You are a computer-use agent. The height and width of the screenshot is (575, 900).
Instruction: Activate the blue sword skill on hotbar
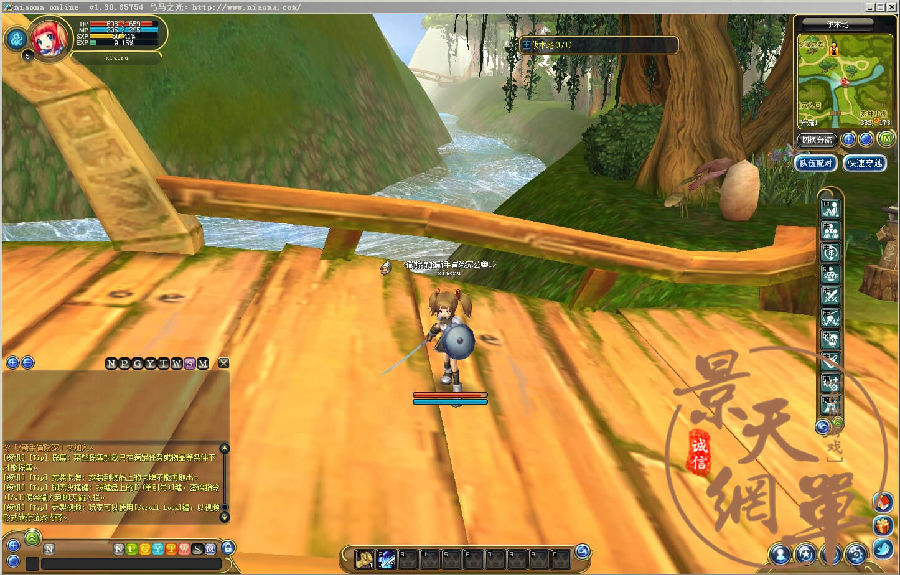[x=386, y=558]
